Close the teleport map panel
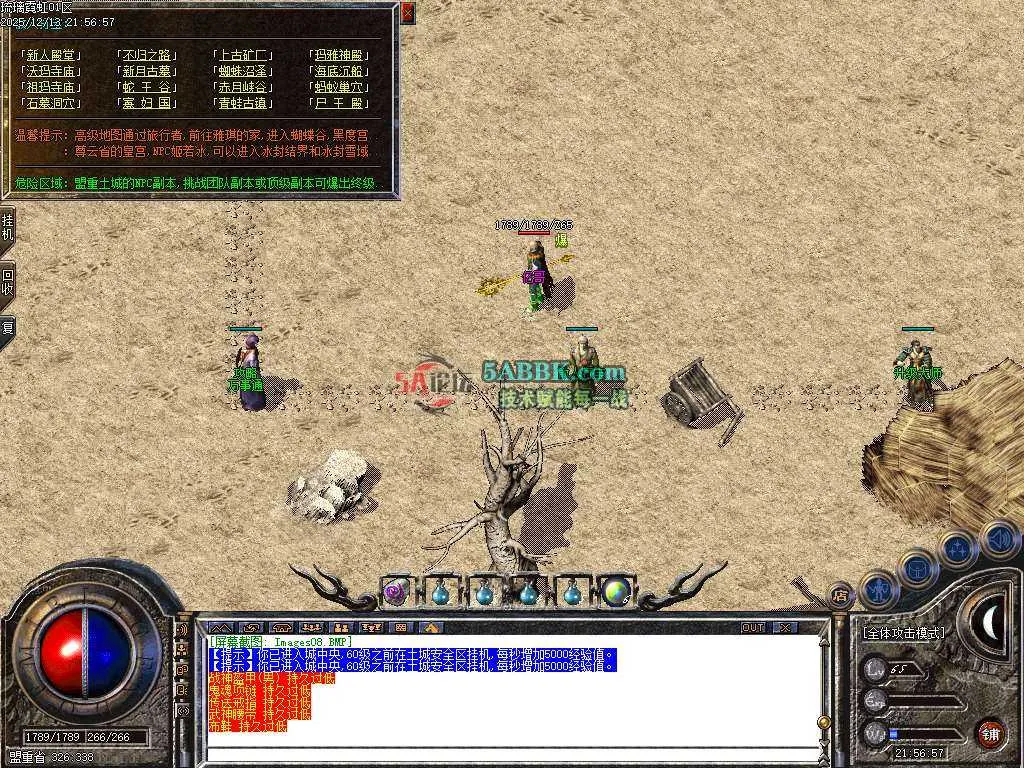 (x=407, y=13)
